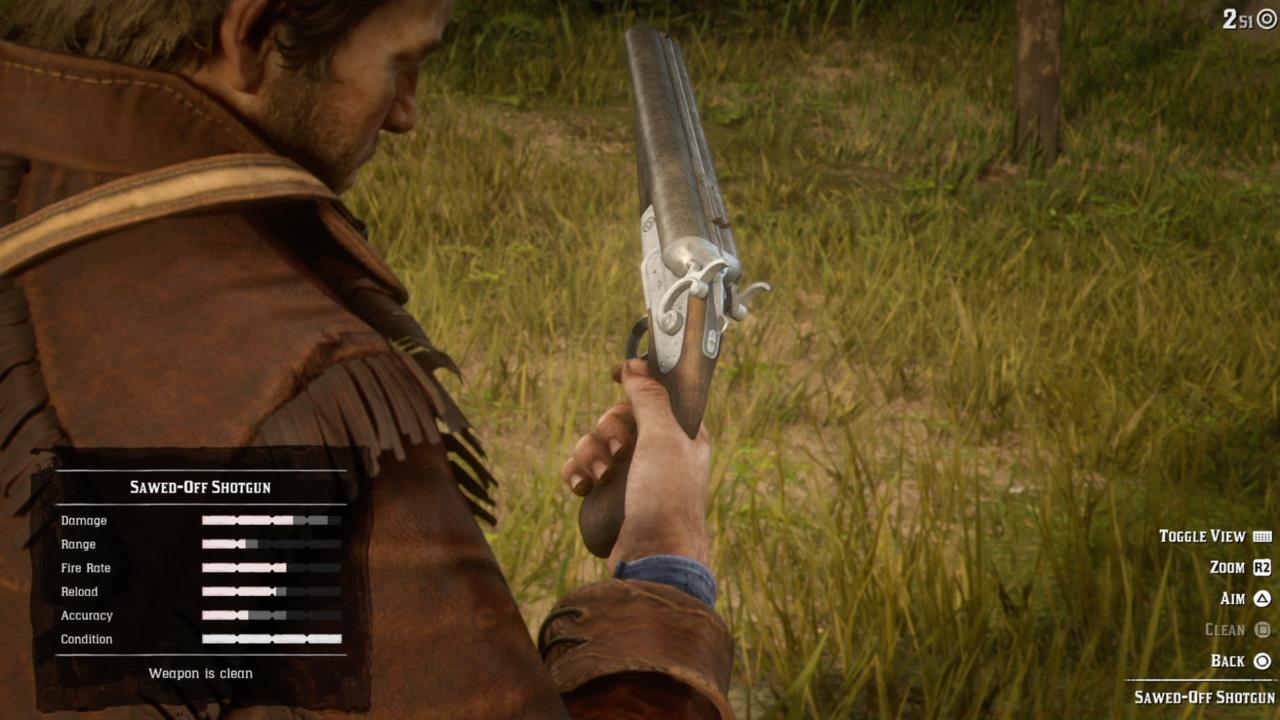Image resolution: width=1280 pixels, height=720 pixels.
Task: Click the R2 button icon beside Zoom
Action: (x=1263, y=567)
